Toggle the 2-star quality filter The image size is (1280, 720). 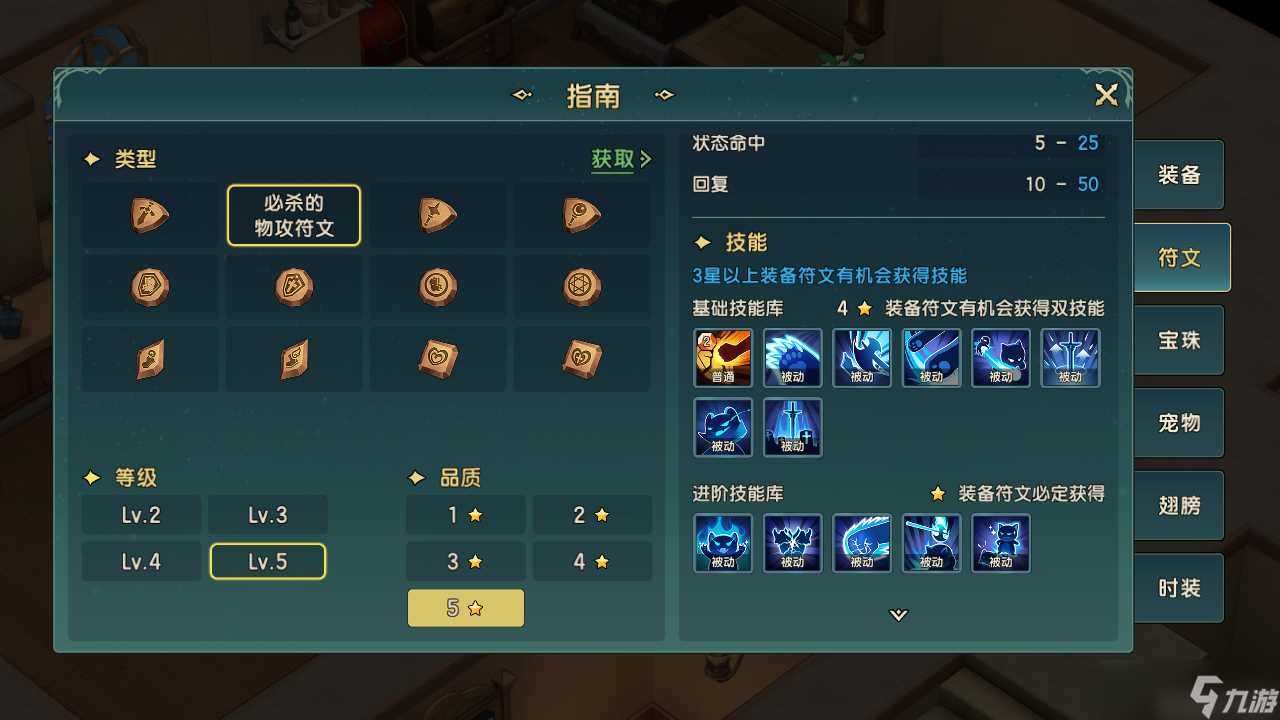tap(592, 514)
